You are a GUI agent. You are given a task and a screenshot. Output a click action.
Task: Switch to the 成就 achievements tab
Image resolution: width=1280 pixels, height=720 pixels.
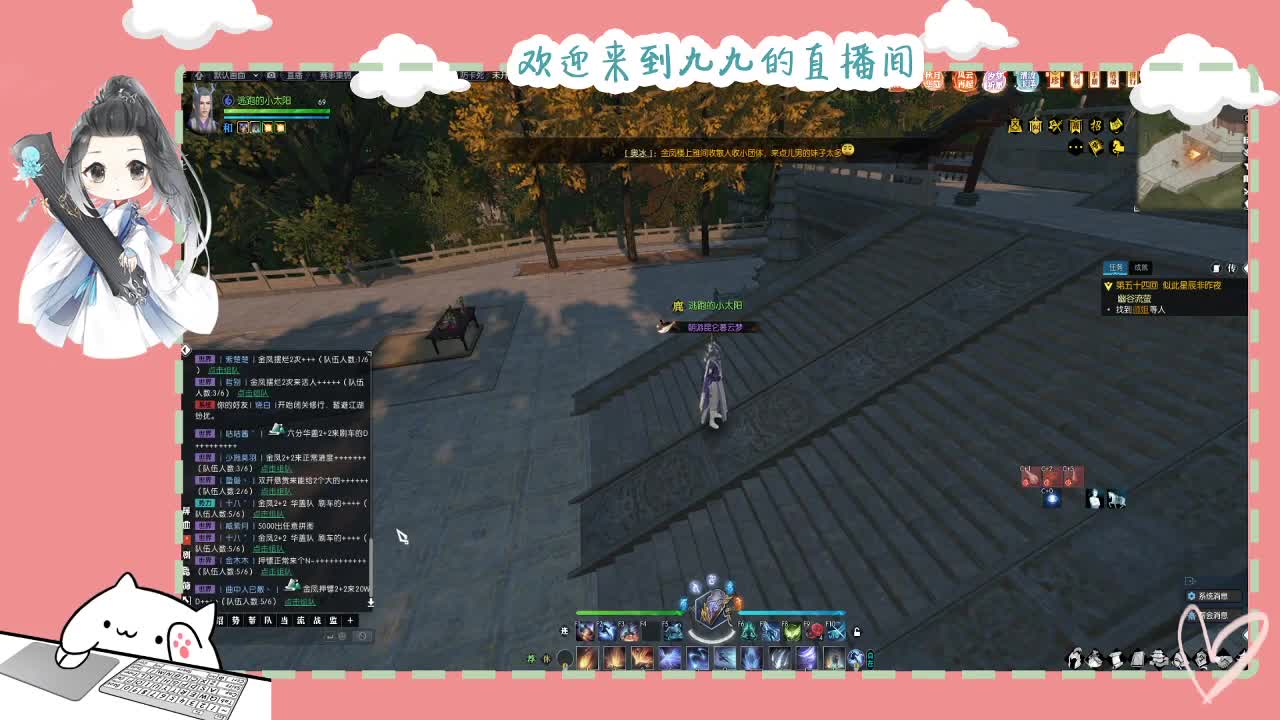(1142, 268)
